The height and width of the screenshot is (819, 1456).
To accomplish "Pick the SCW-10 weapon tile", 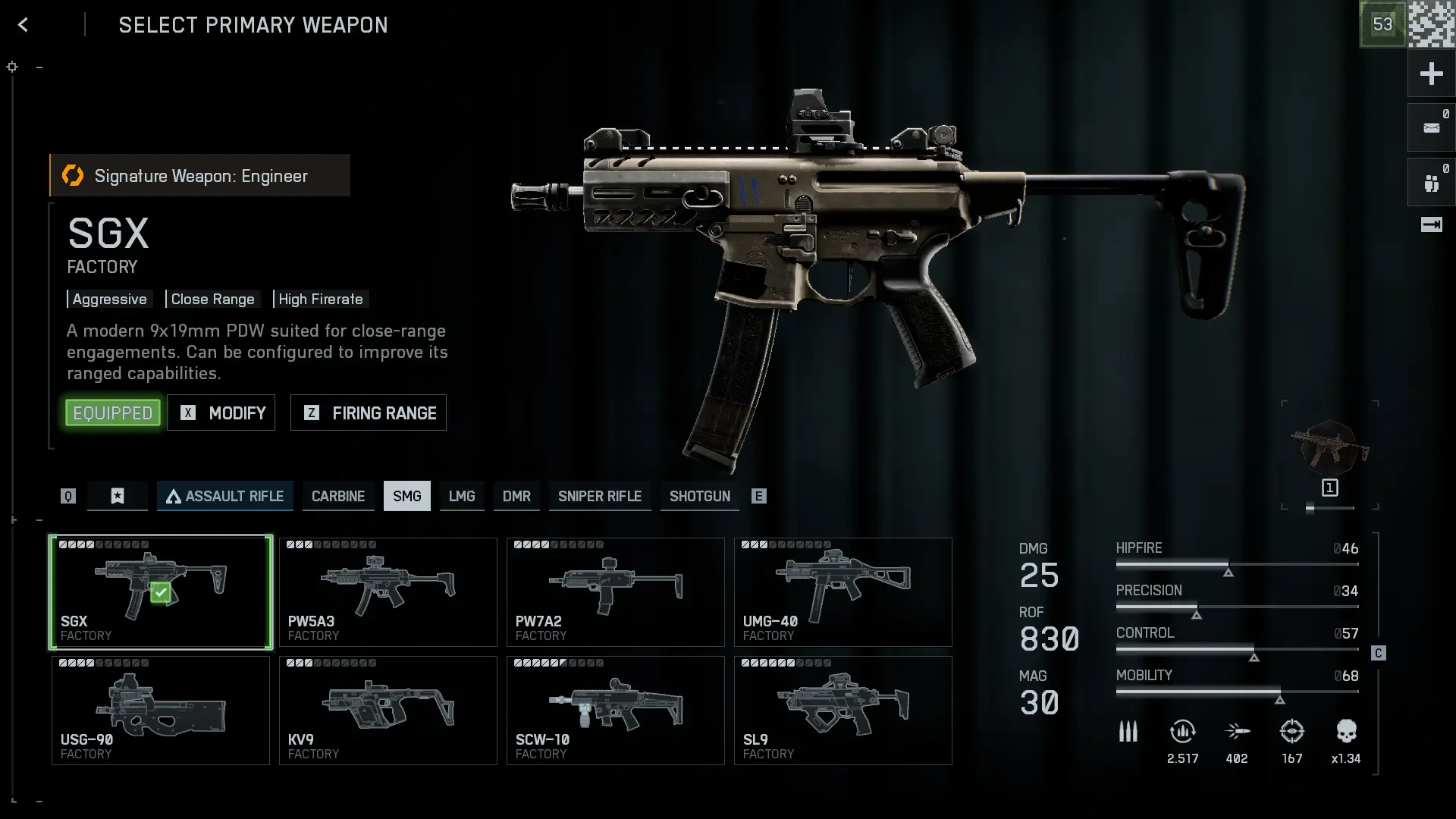I will pyautogui.click(x=616, y=711).
